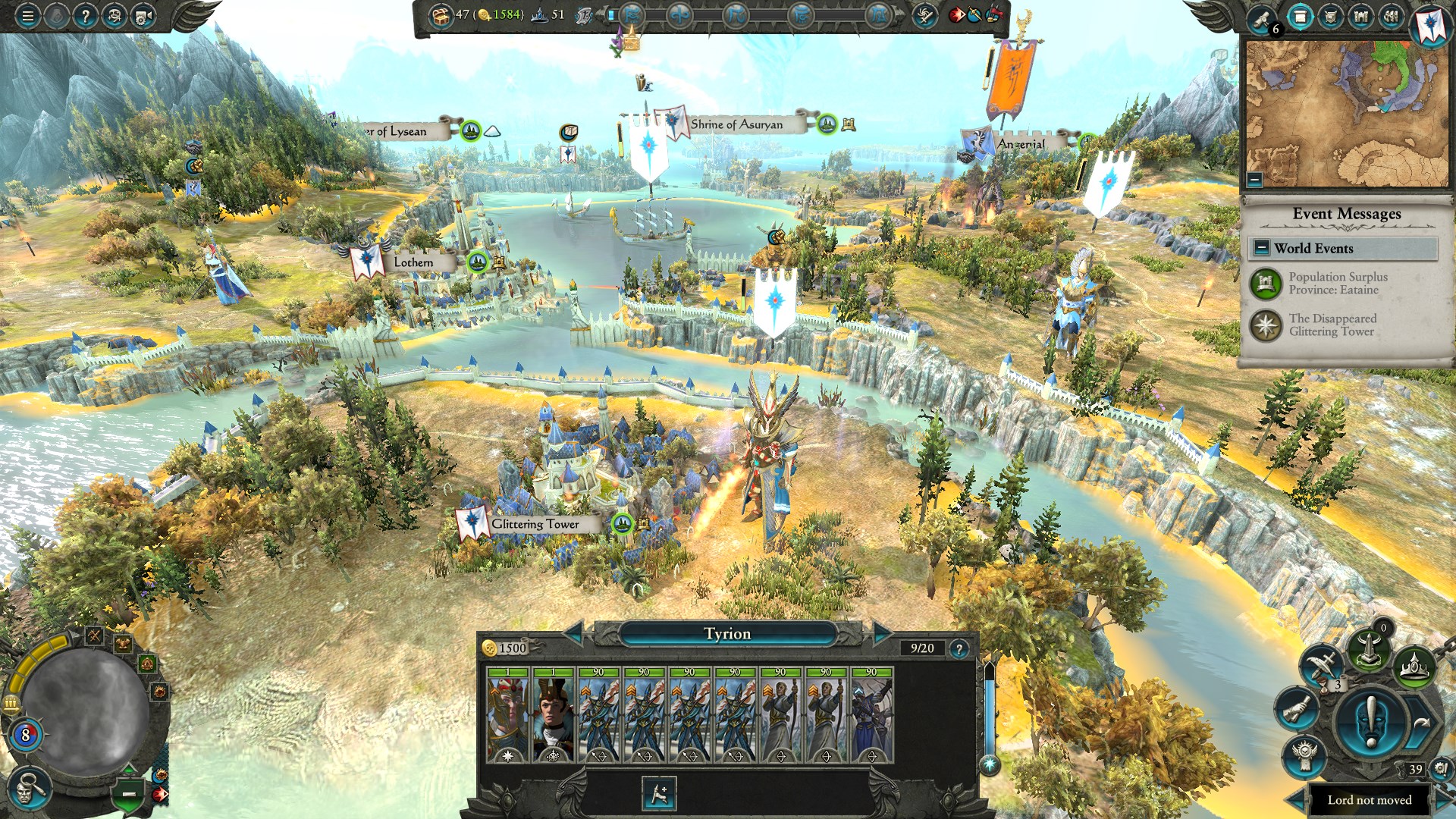Collapse the World Events section
The width and height of the screenshot is (1456, 819).
click(x=1262, y=248)
